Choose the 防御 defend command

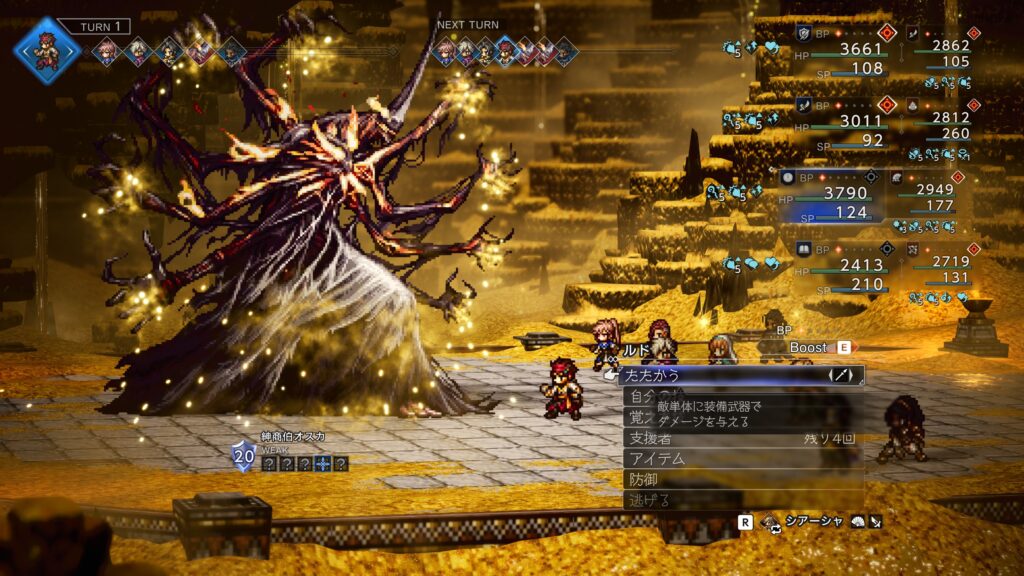coord(740,479)
